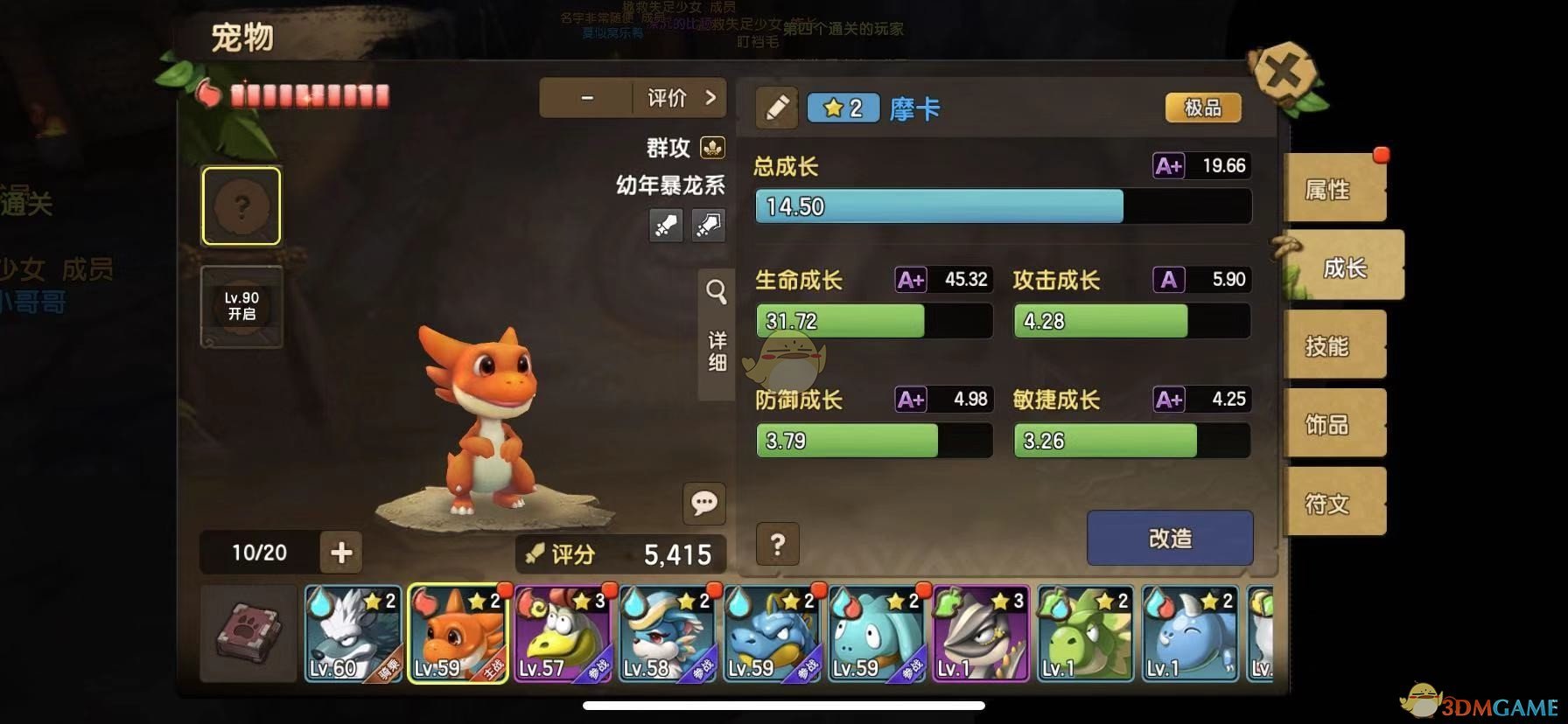Image resolution: width=1568 pixels, height=724 pixels.
Task: Open the A+ grade dropdown next to 总成长
Action: 1167,165
